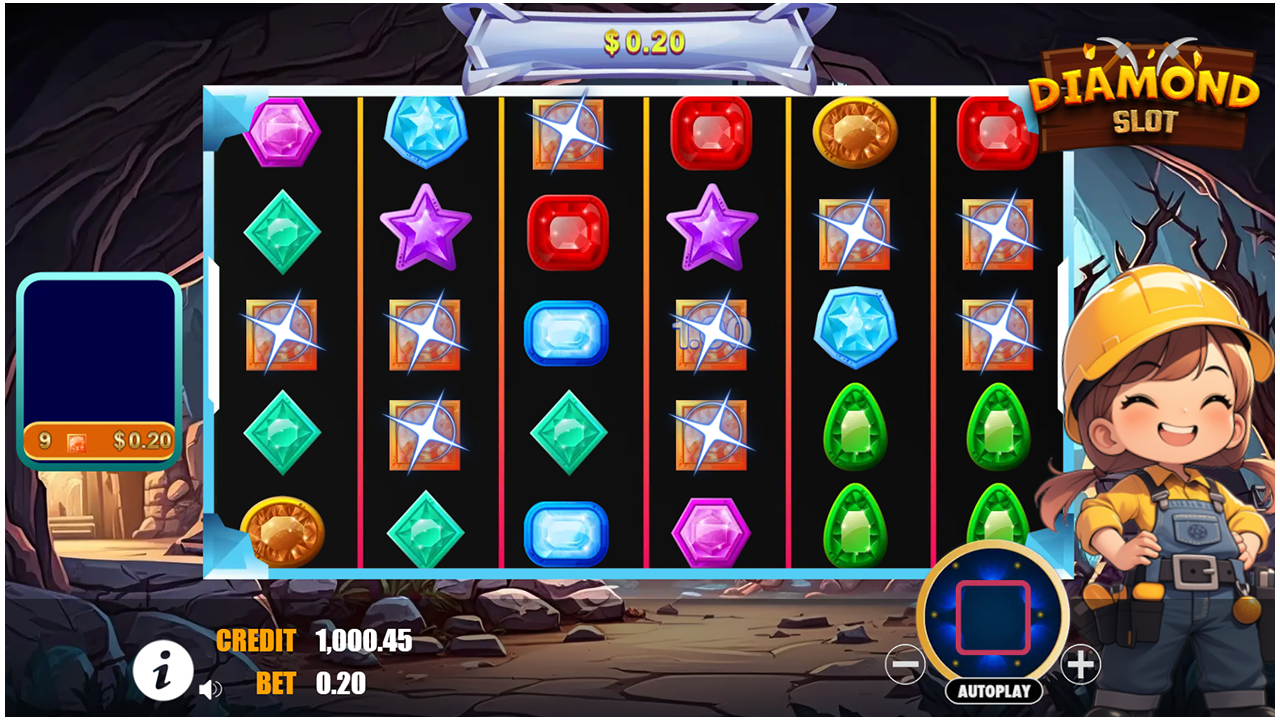Click the sparkle scatter symbol on reel one
The image size is (1280, 720).
click(282, 333)
